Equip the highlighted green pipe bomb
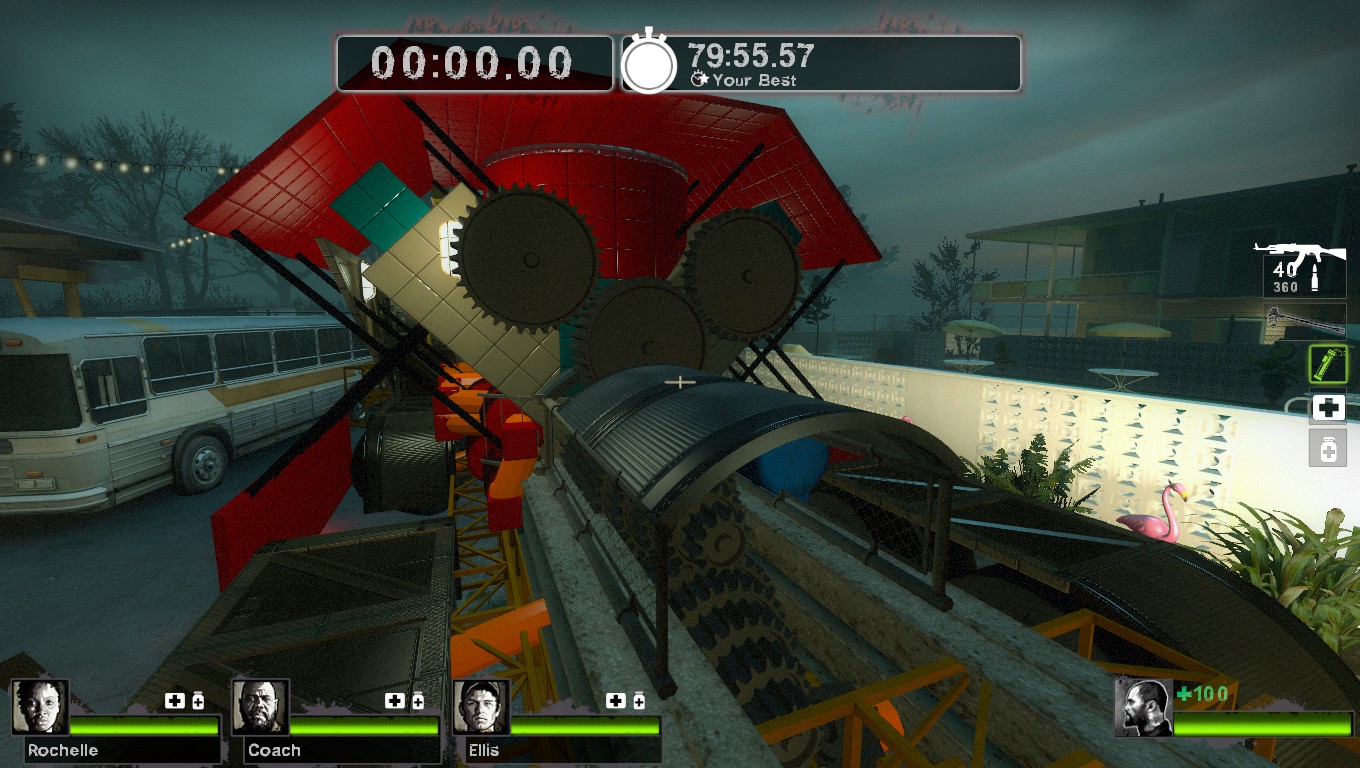This screenshot has width=1360, height=768. click(1328, 364)
